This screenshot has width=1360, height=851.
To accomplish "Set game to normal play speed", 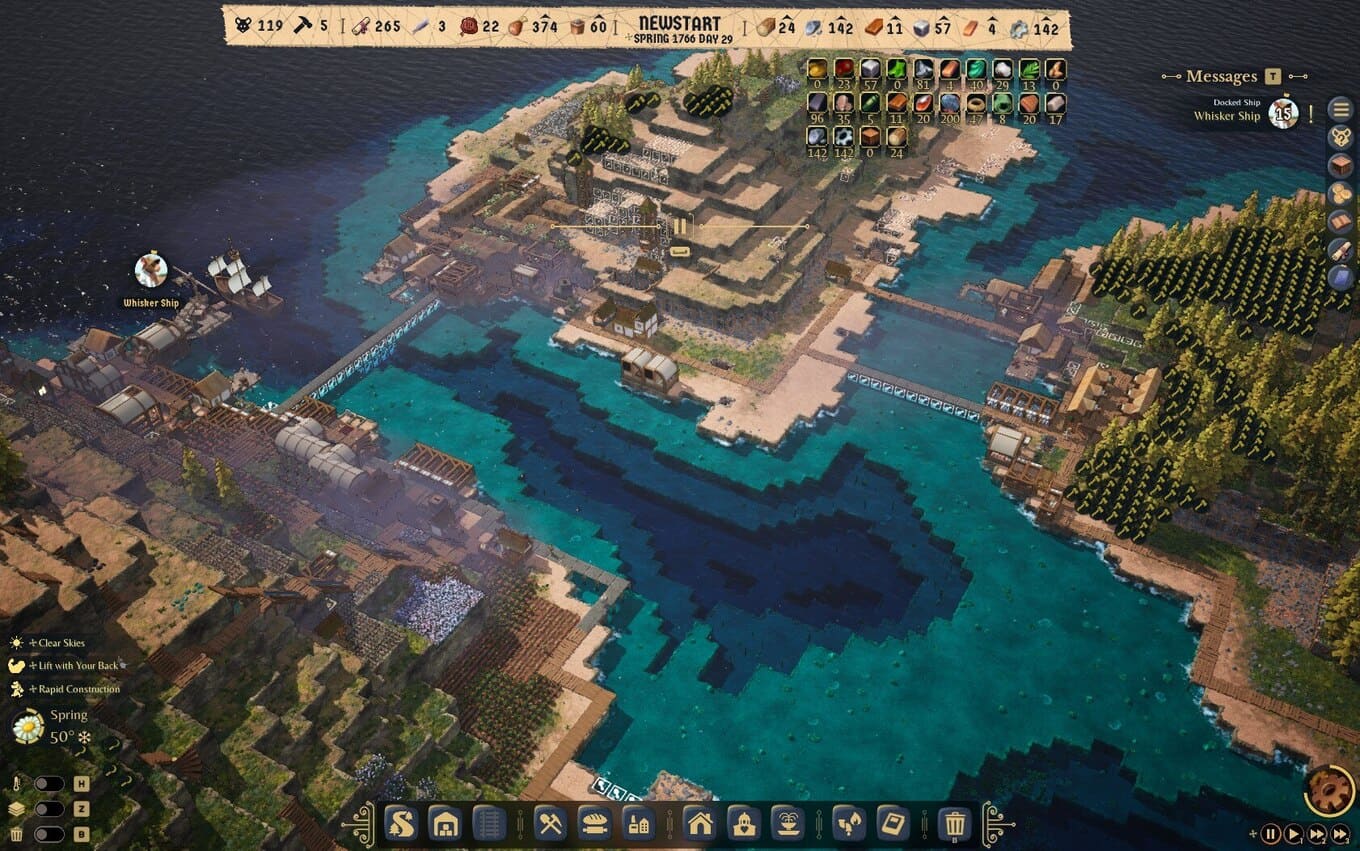I will click(x=1293, y=833).
